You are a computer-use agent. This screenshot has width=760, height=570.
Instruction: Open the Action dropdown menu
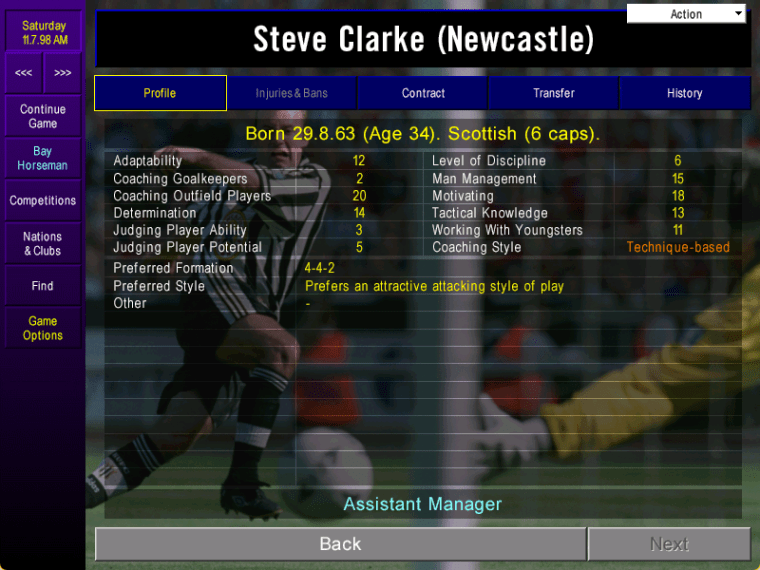[687, 14]
